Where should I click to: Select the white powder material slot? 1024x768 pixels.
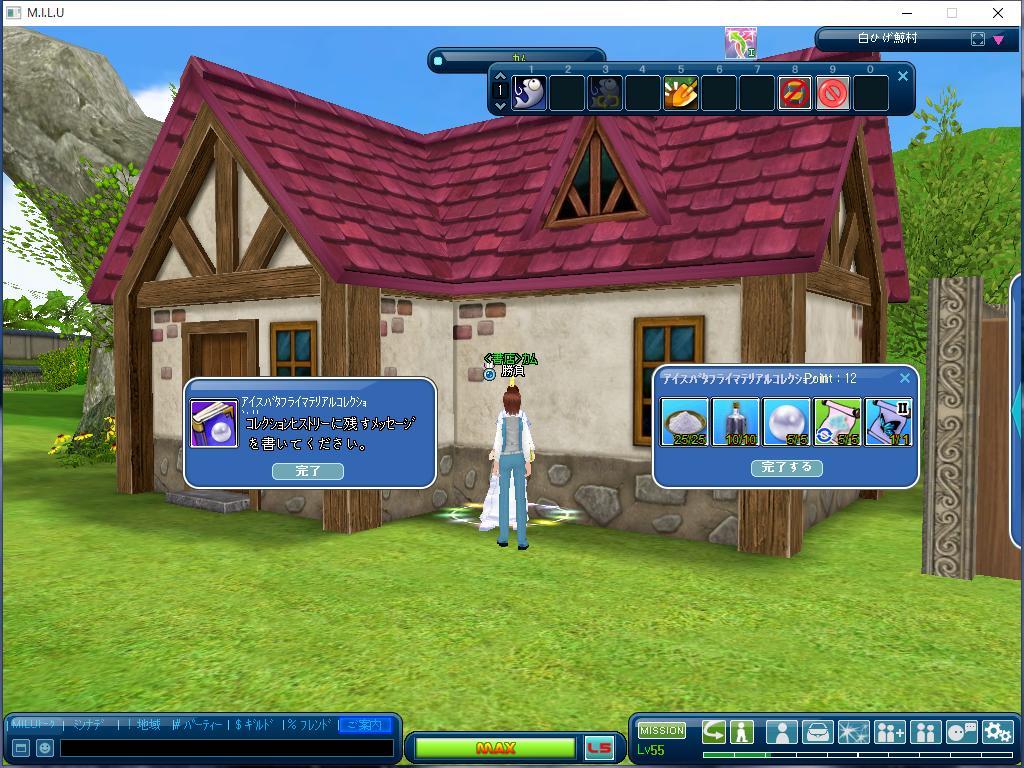(x=685, y=421)
